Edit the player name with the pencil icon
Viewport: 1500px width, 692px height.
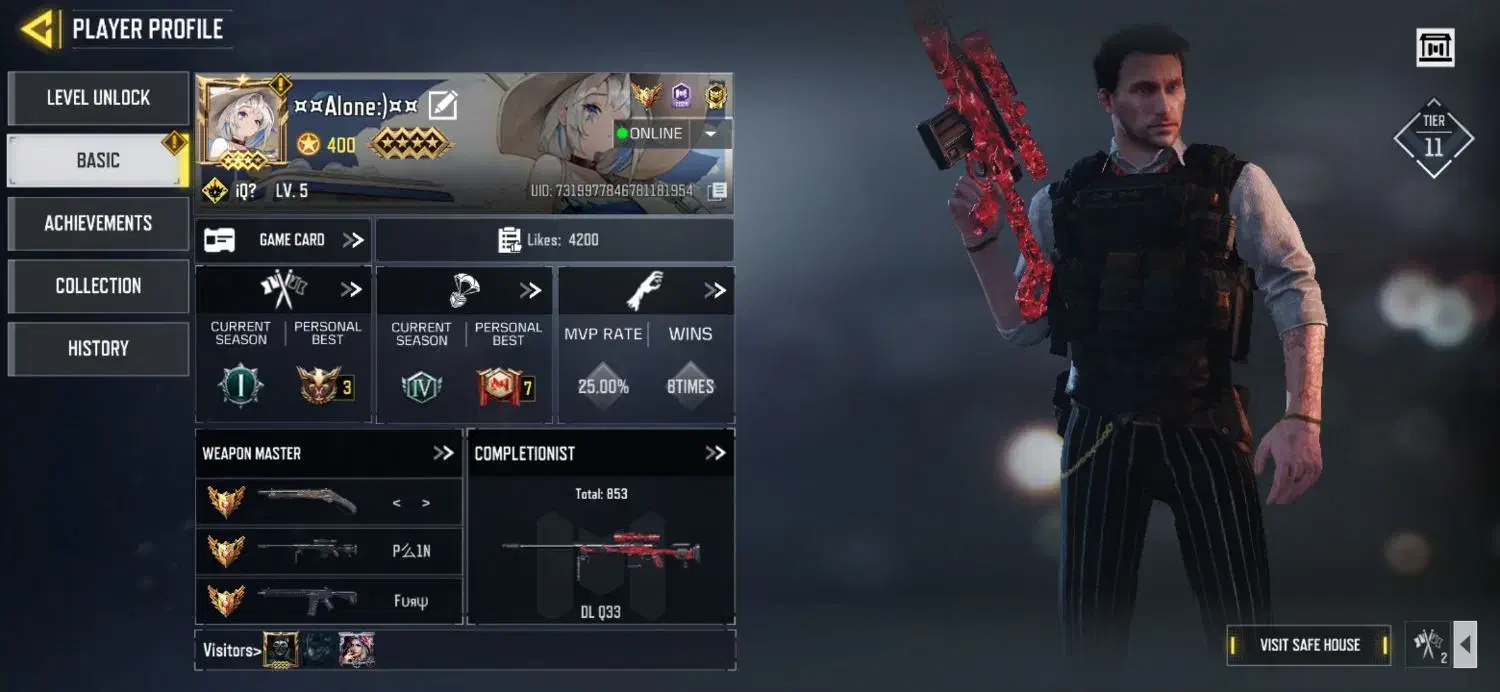coord(442,106)
